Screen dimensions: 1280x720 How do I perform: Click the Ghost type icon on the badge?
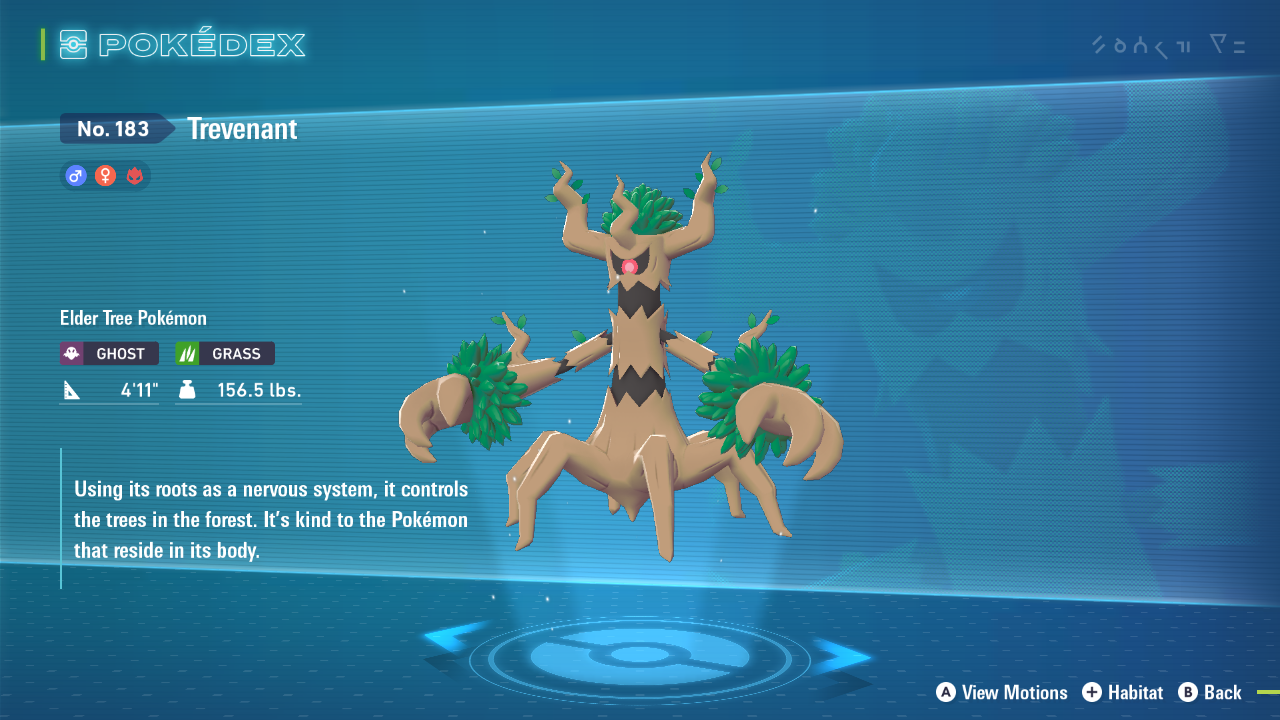tap(71, 353)
